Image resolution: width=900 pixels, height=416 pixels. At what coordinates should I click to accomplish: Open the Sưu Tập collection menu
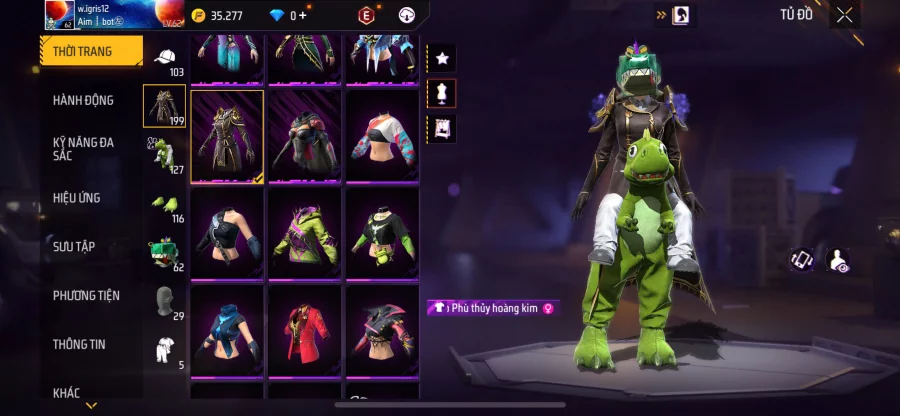point(74,246)
